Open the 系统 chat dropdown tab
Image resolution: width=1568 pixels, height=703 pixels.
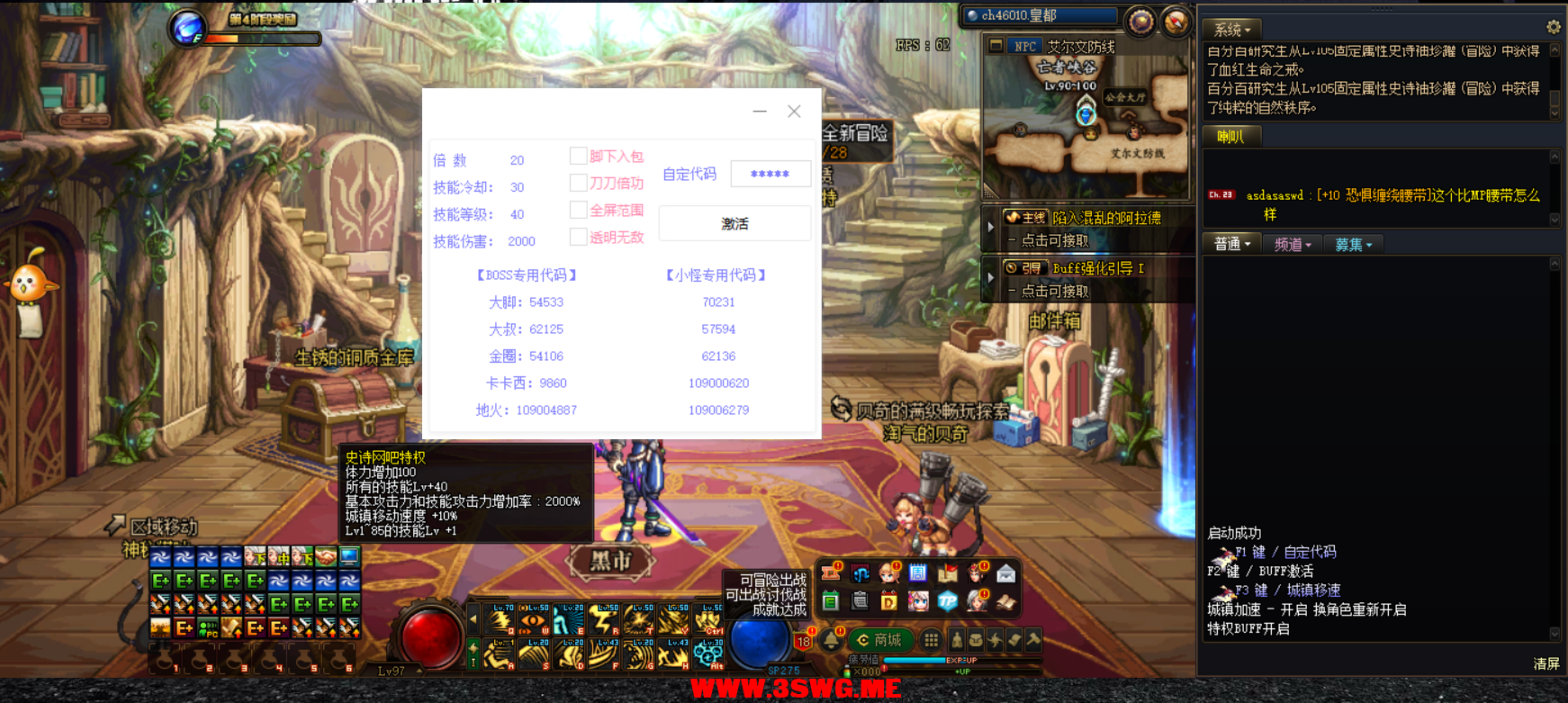pyautogui.click(x=1231, y=30)
